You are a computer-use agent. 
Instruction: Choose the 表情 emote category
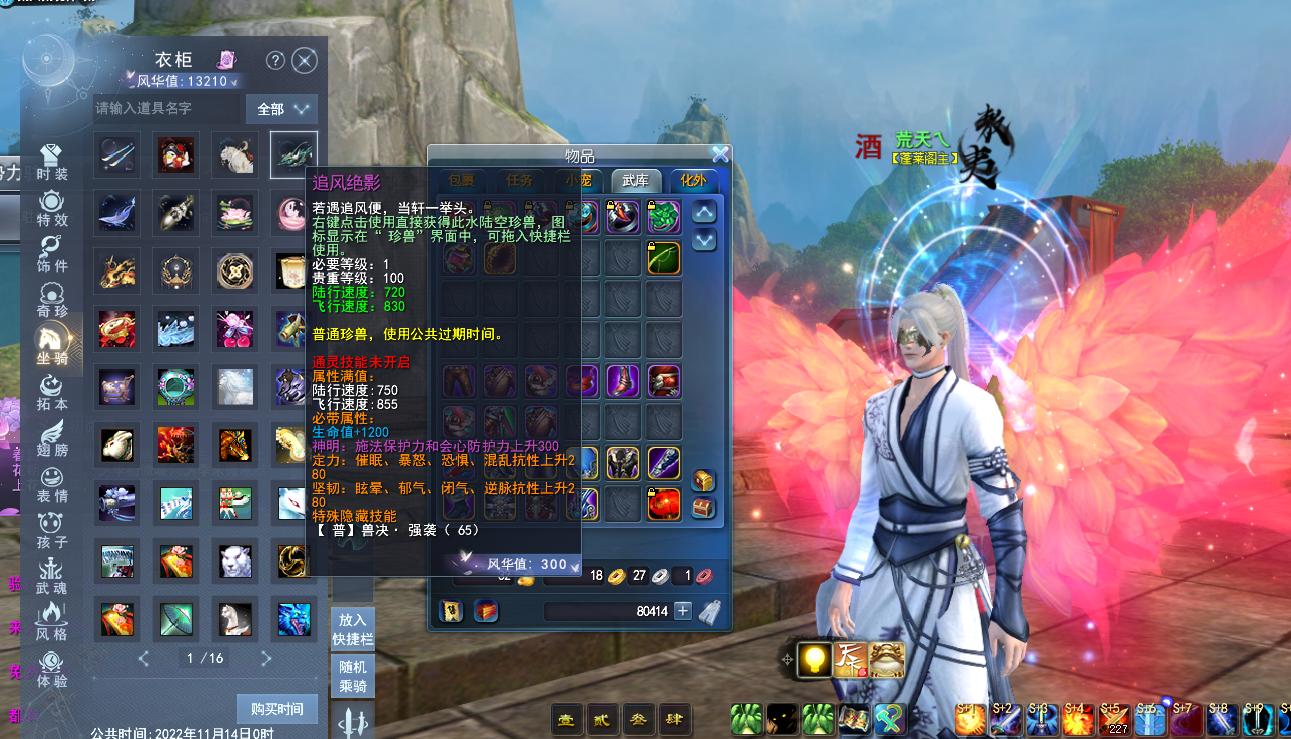tap(52, 484)
